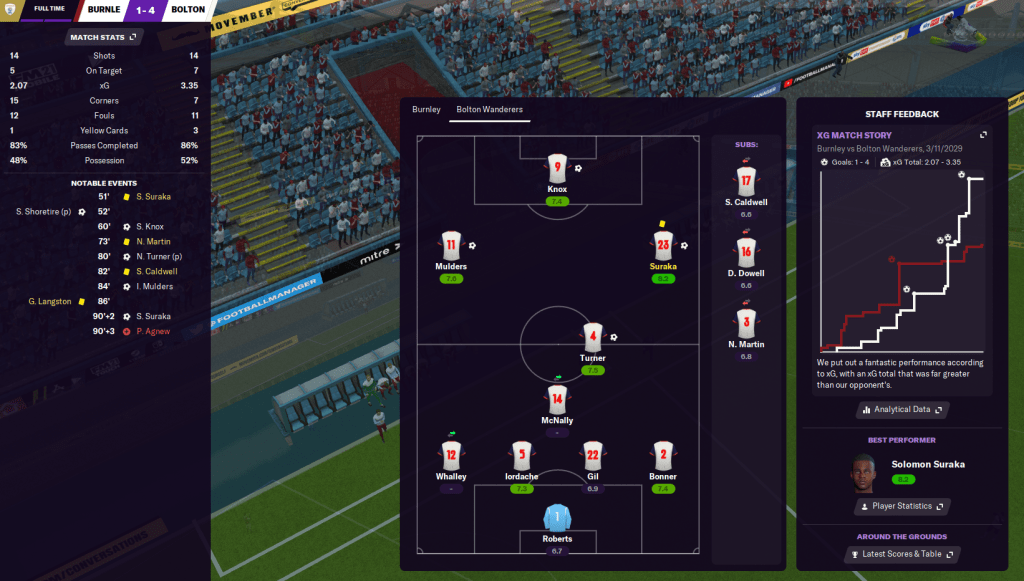Select striker Knox on the pitch
This screenshot has height=581, width=1024.
(557, 168)
